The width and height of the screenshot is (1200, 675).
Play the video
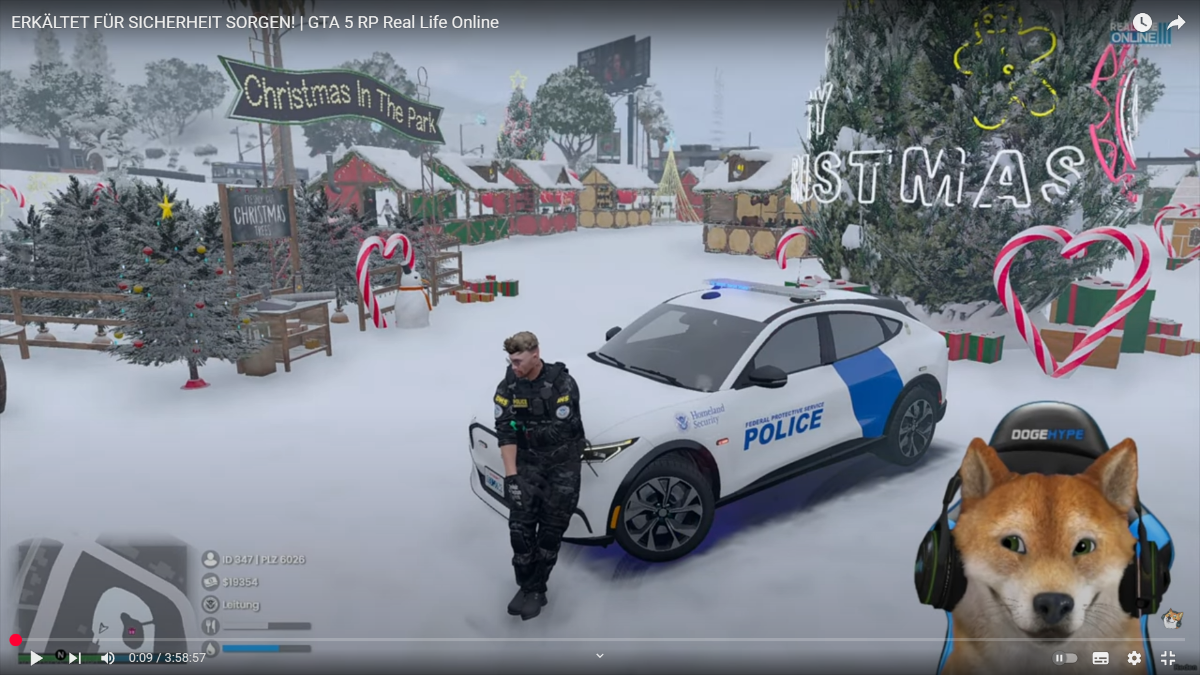pyautogui.click(x=36, y=658)
